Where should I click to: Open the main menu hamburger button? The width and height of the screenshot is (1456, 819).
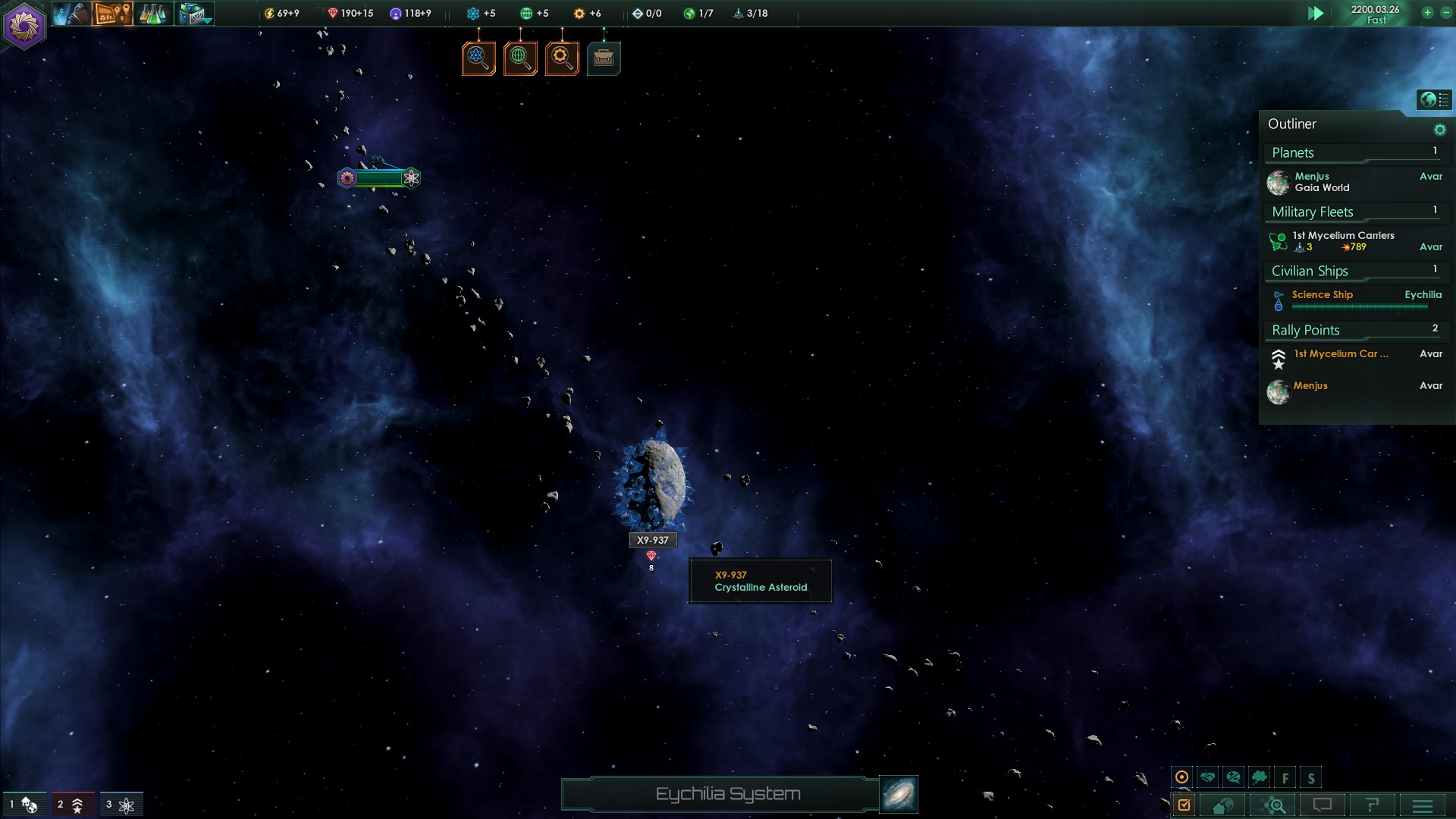[1422, 805]
